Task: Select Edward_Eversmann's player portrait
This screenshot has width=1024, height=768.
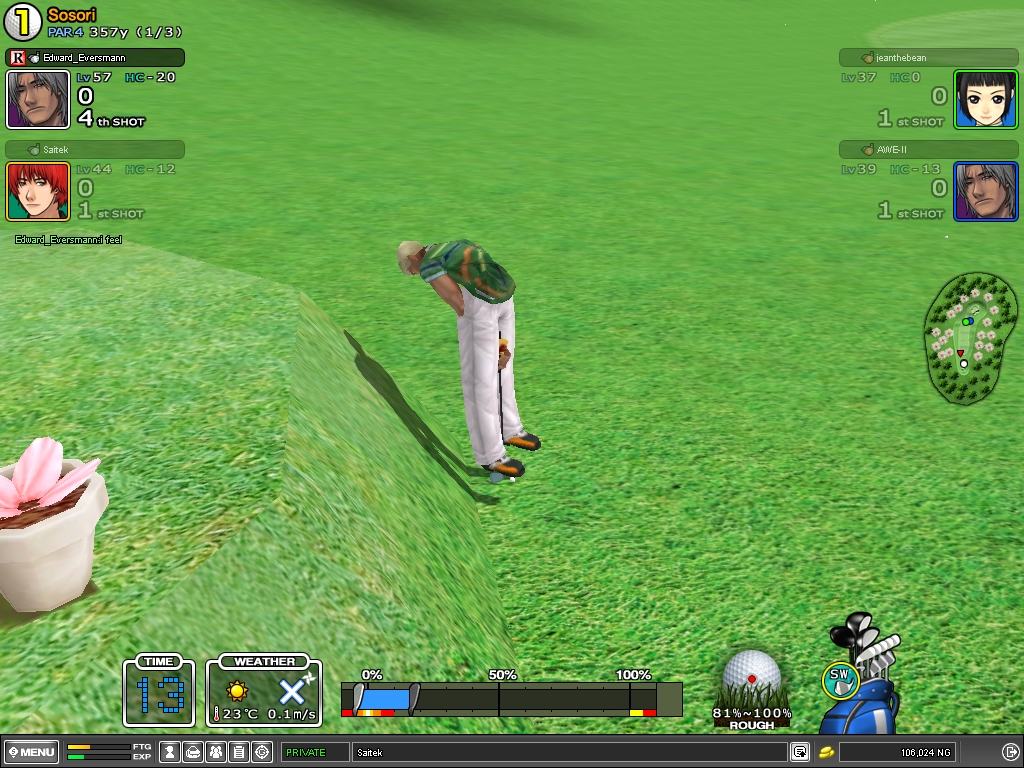Action: pos(38,99)
